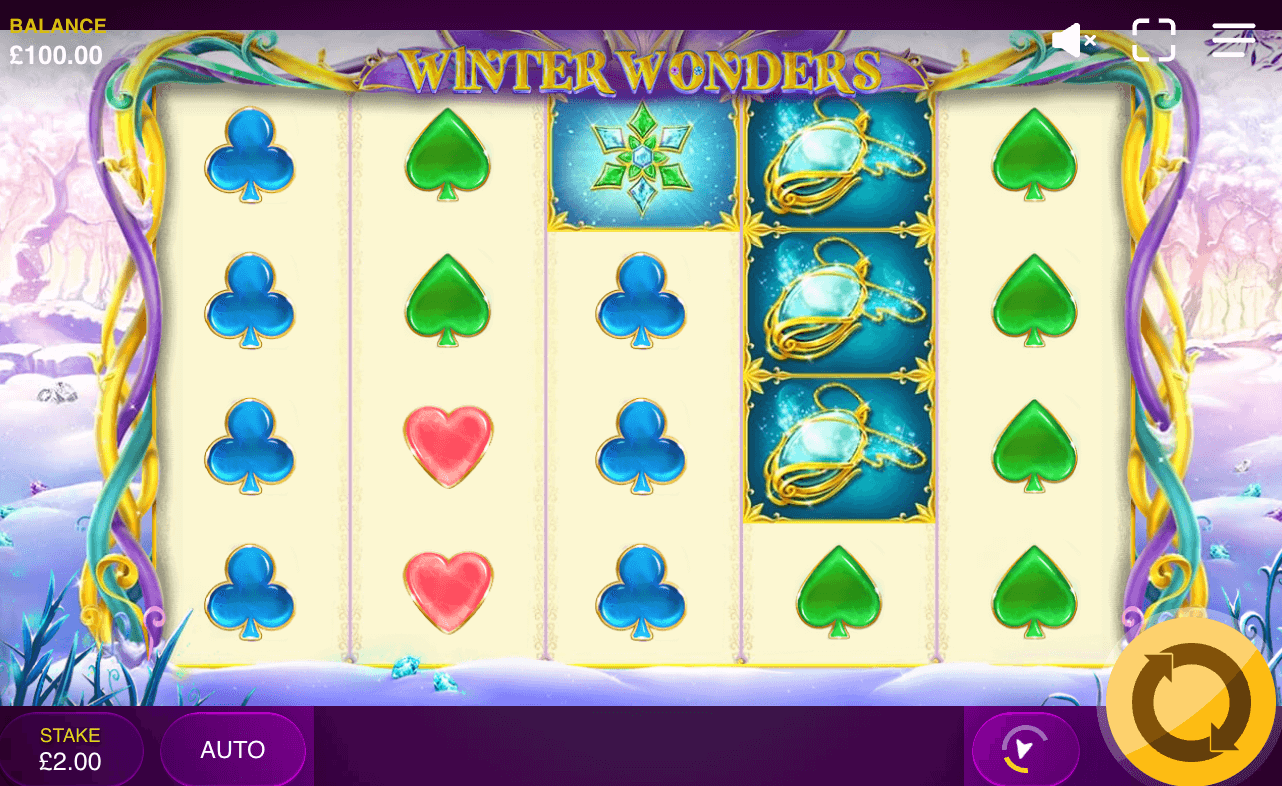Expand the menu panel via three lines icon
Screen dimensions: 1282x786
click(1232, 40)
